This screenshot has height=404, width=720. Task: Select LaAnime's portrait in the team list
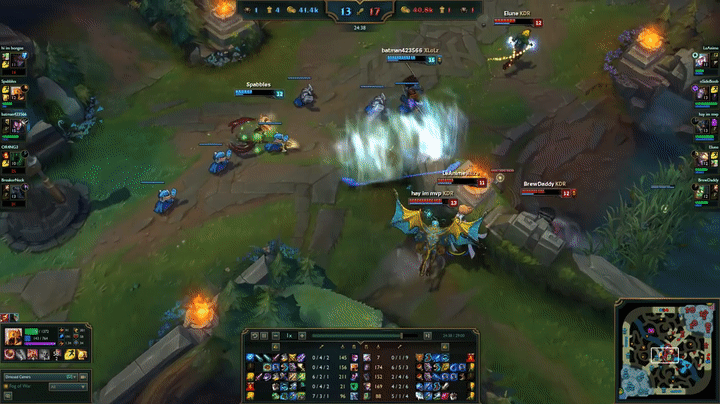click(701, 59)
